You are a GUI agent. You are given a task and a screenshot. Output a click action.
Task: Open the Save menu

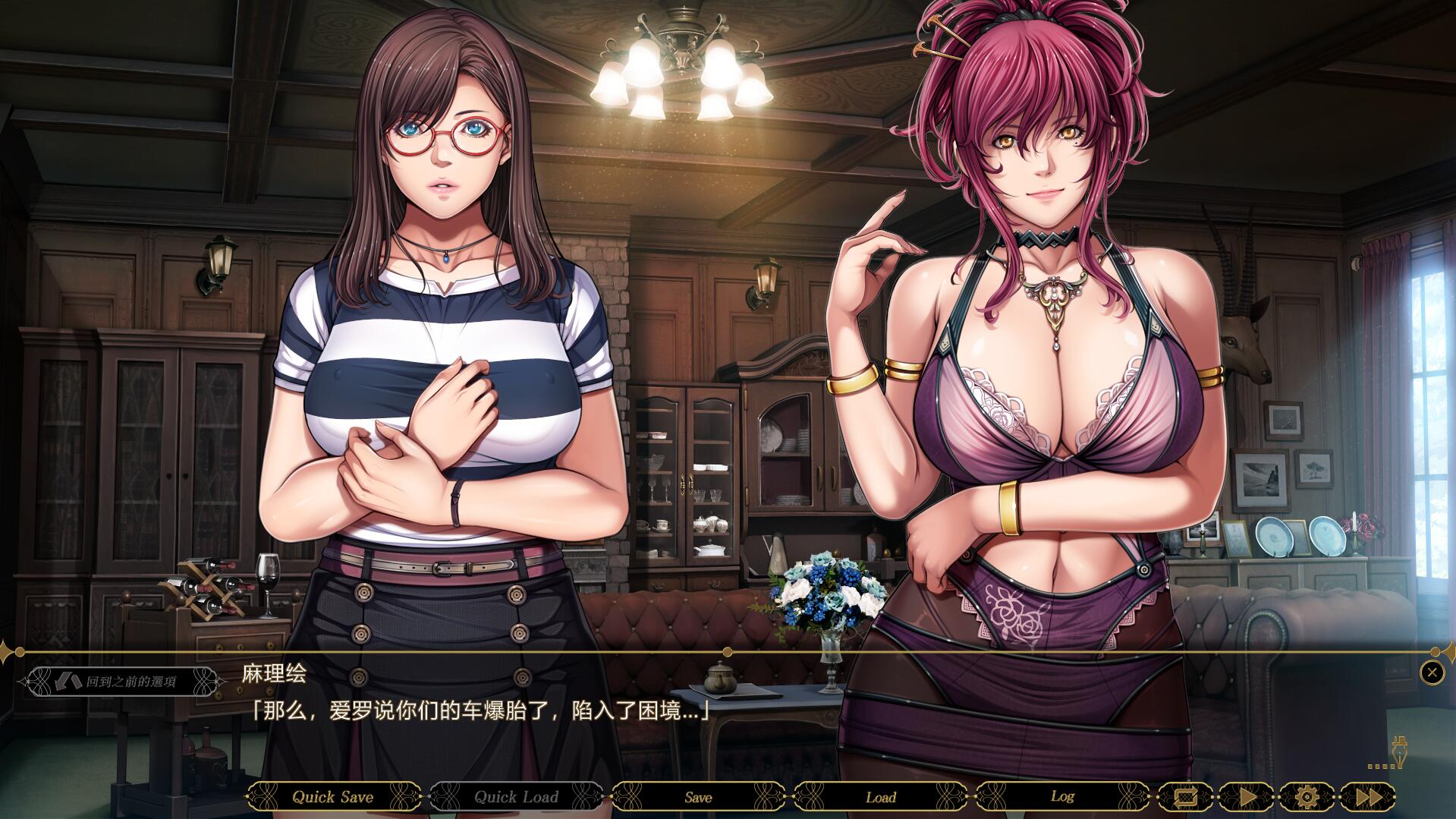coord(698,797)
